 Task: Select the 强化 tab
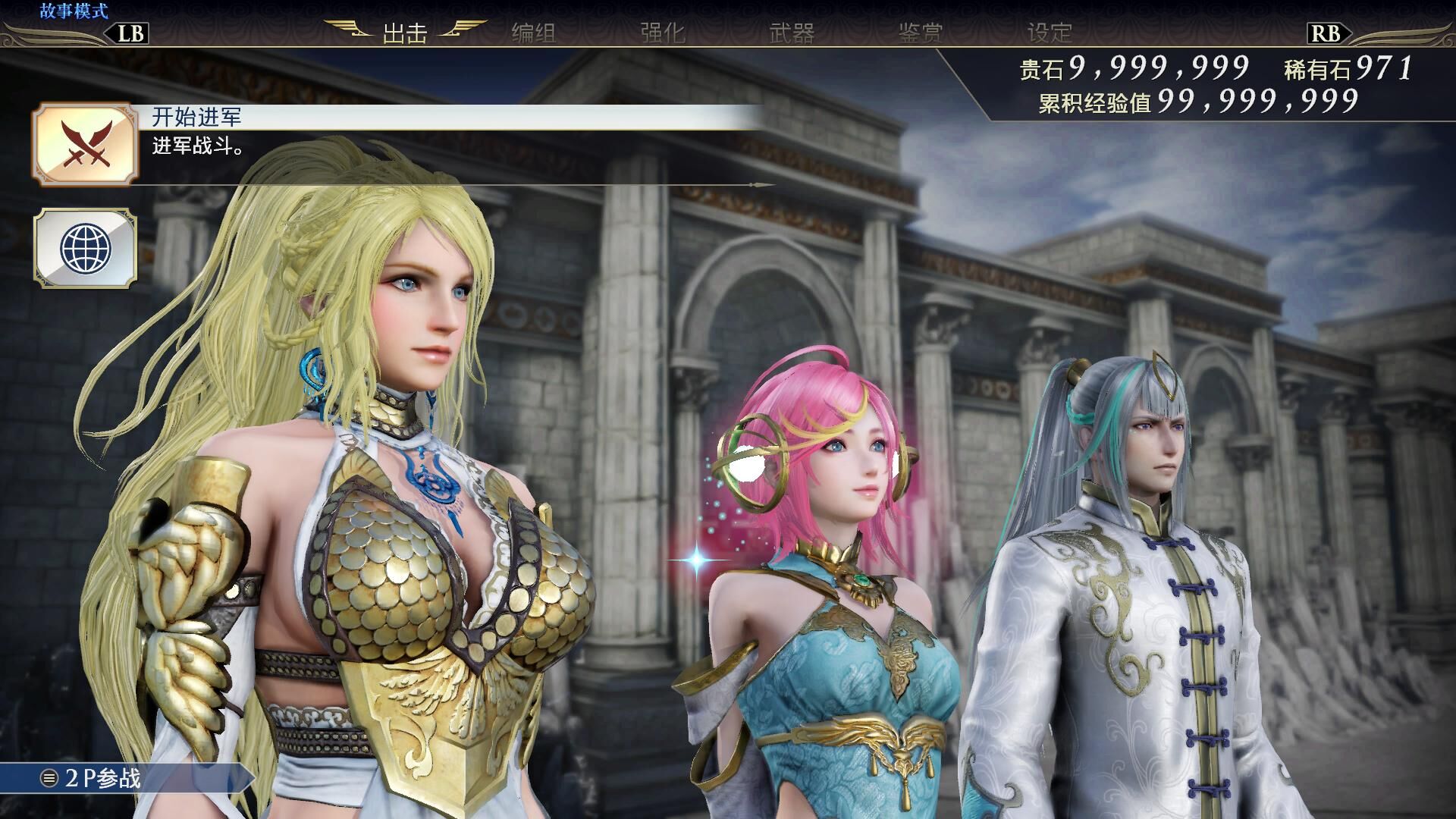click(663, 33)
